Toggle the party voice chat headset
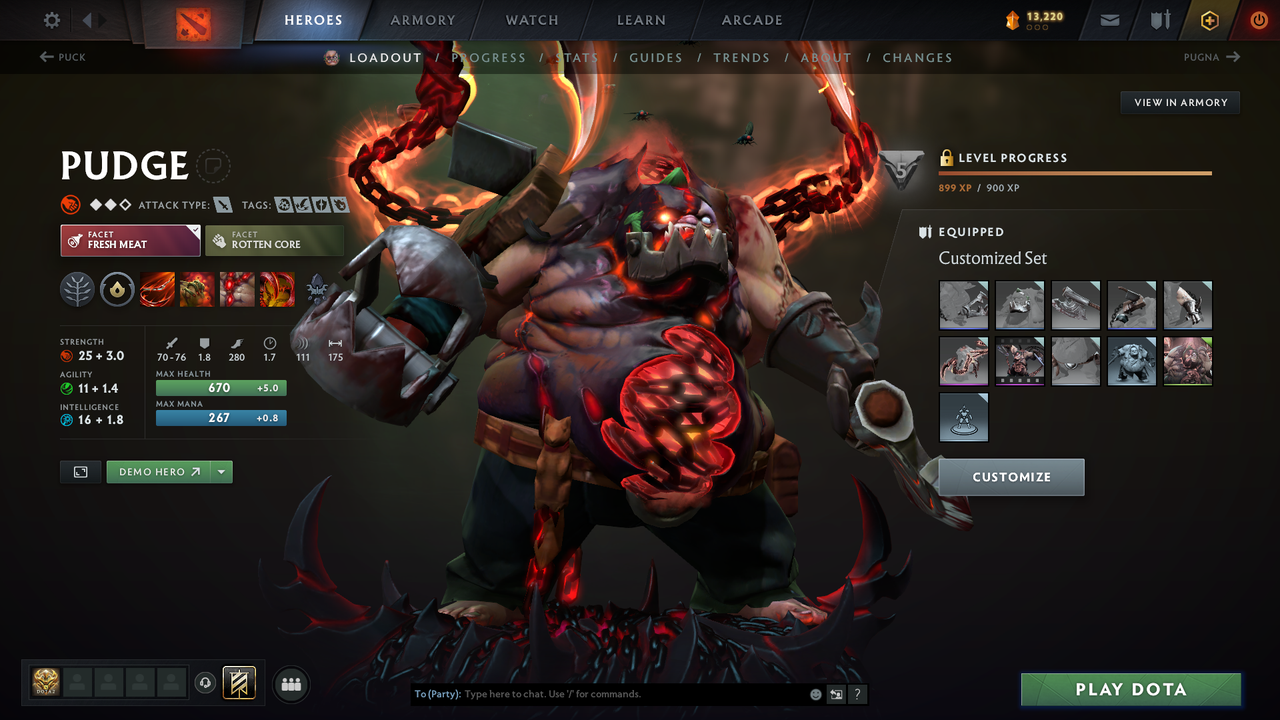Viewport: 1280px width, 720px height. tap(207, 683)
